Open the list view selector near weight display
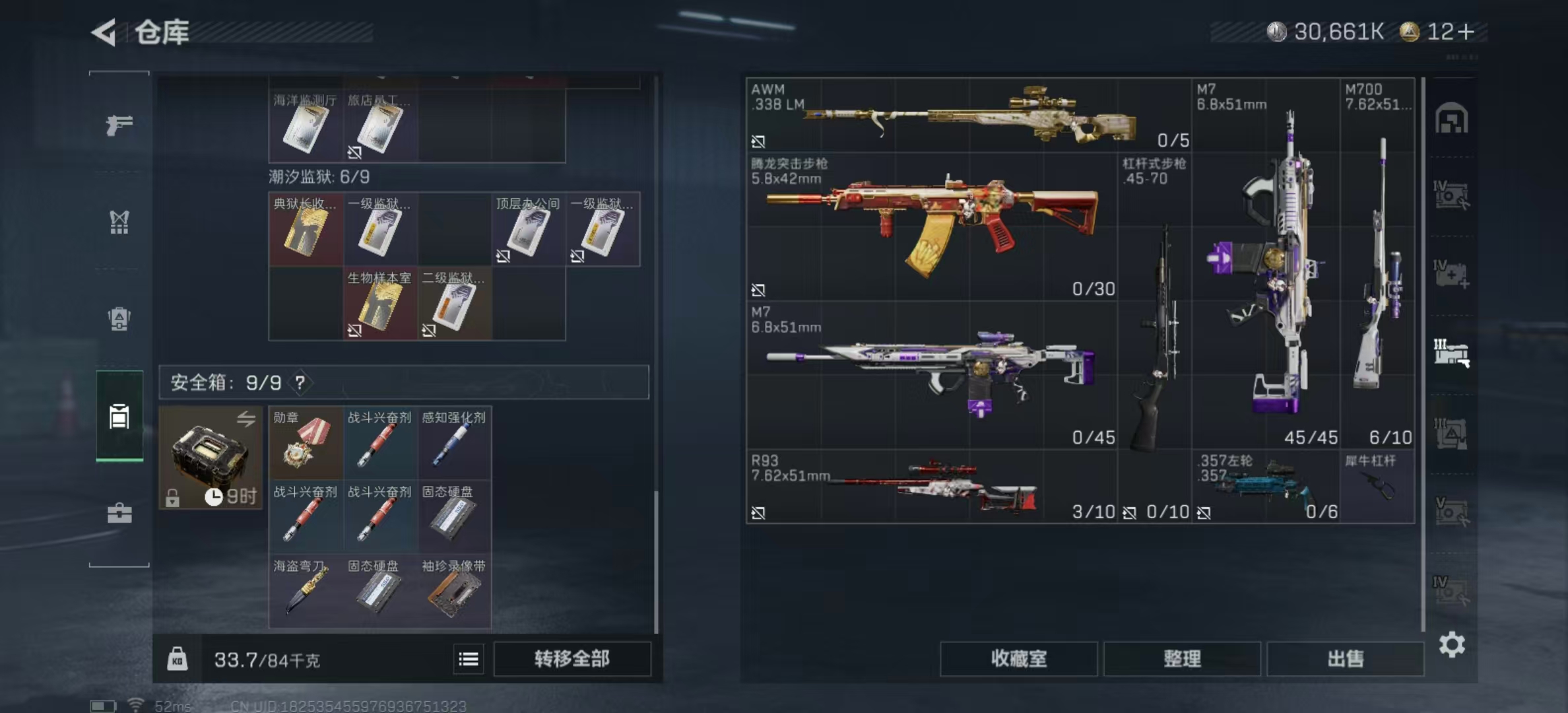Image resolution: width=1568 pixels, height=713 pixels. tap(469, 659)
